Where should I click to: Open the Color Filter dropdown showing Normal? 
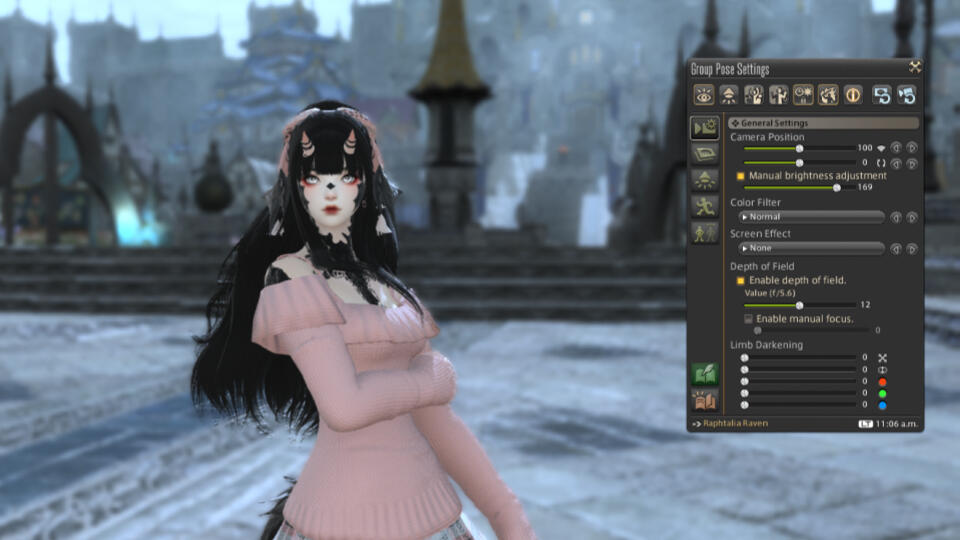(811, 217)
